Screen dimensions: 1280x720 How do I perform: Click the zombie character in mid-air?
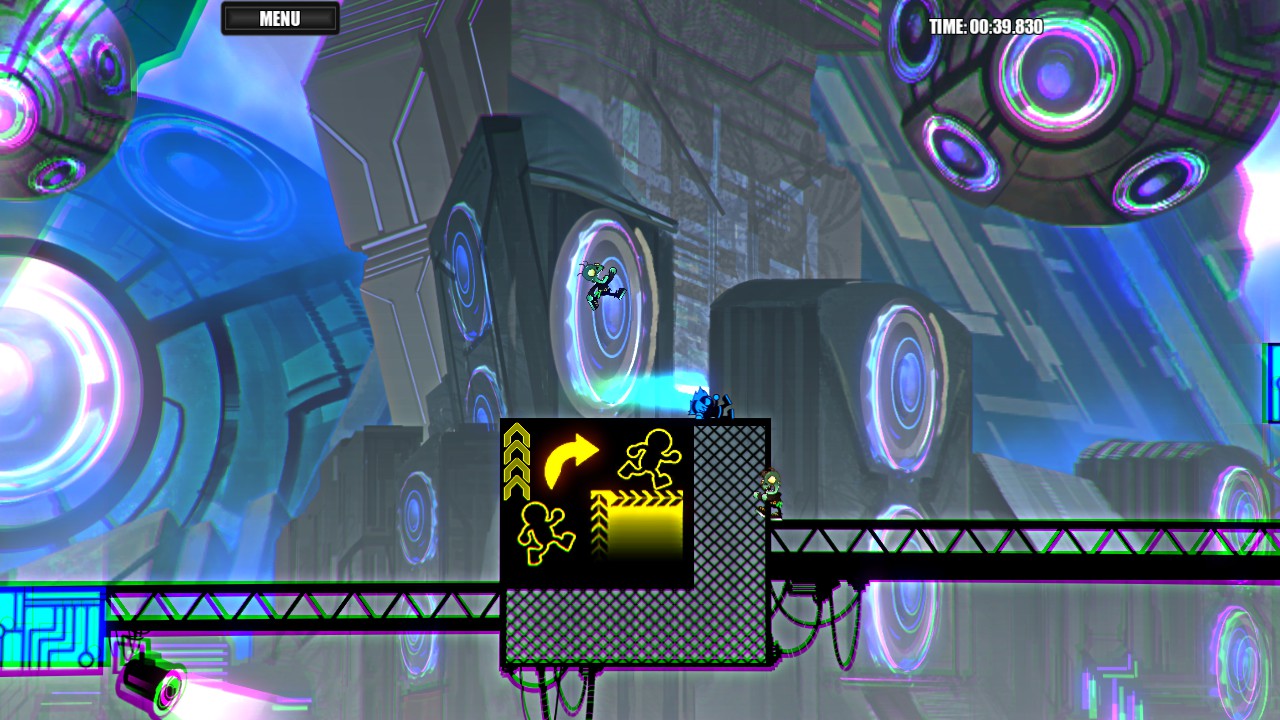[x=599, y=283]
